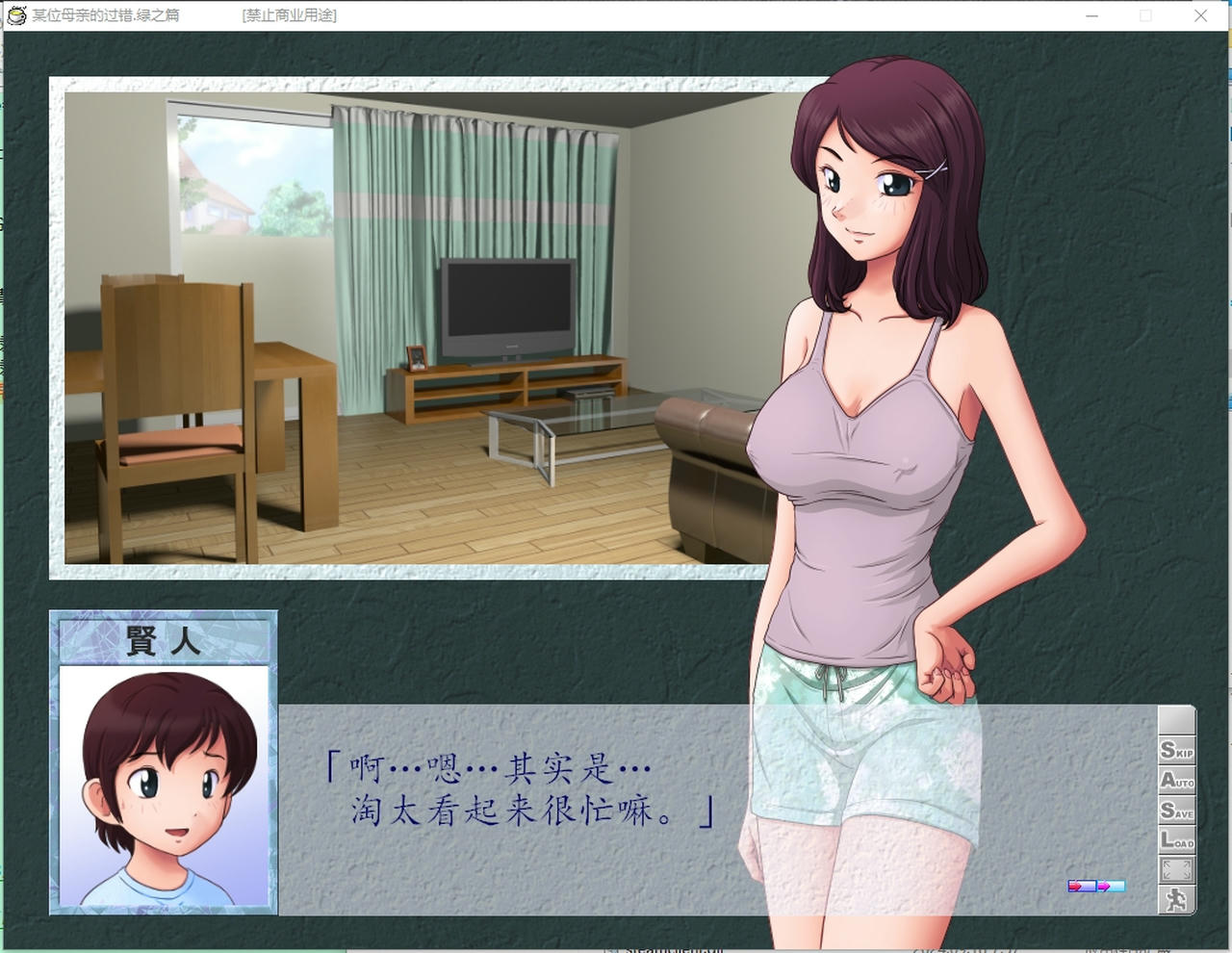Open the LOAD screen

tap(1177, 842)
